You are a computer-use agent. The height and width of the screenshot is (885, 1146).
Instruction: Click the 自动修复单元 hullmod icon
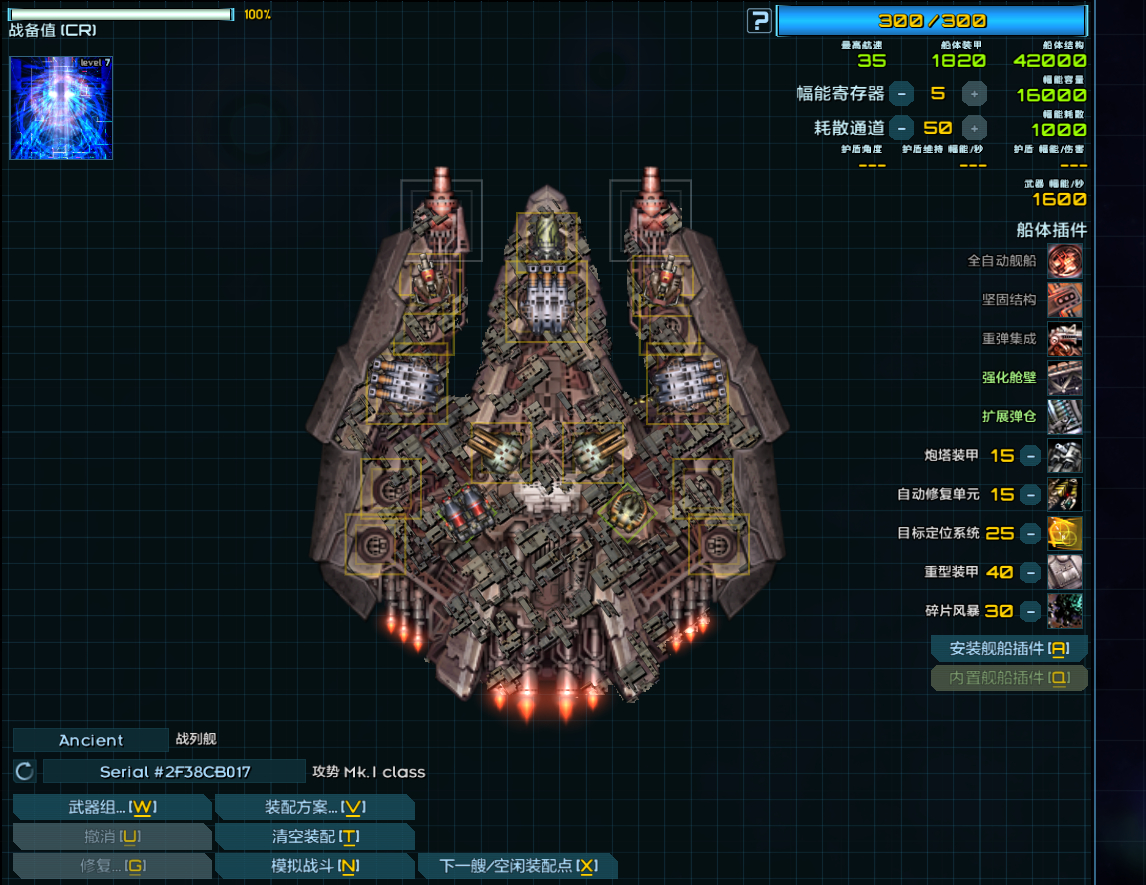pos(1064,494)
